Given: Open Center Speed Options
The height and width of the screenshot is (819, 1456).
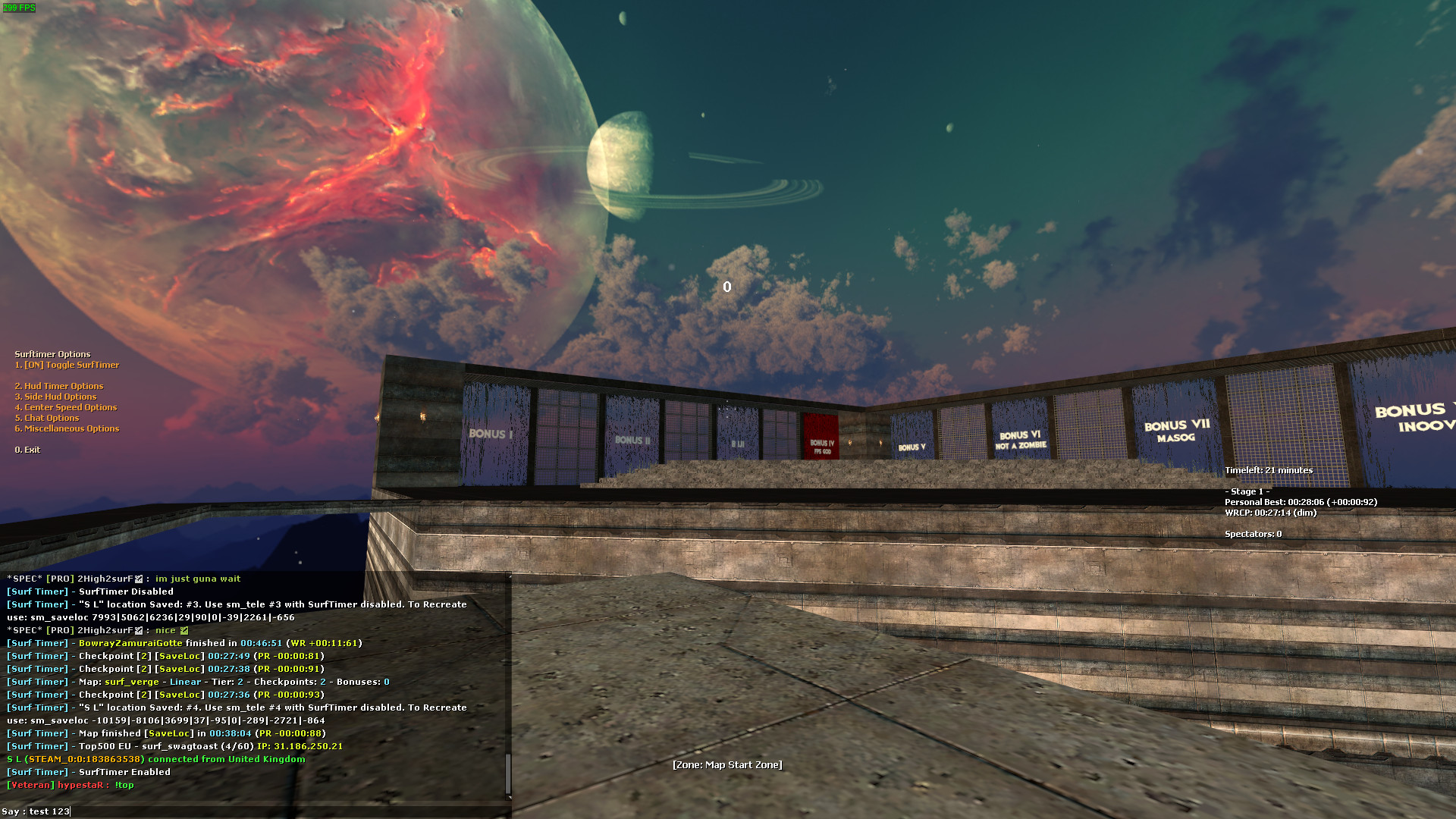Looking at the screenshot, I should click(x=66, y=407).
